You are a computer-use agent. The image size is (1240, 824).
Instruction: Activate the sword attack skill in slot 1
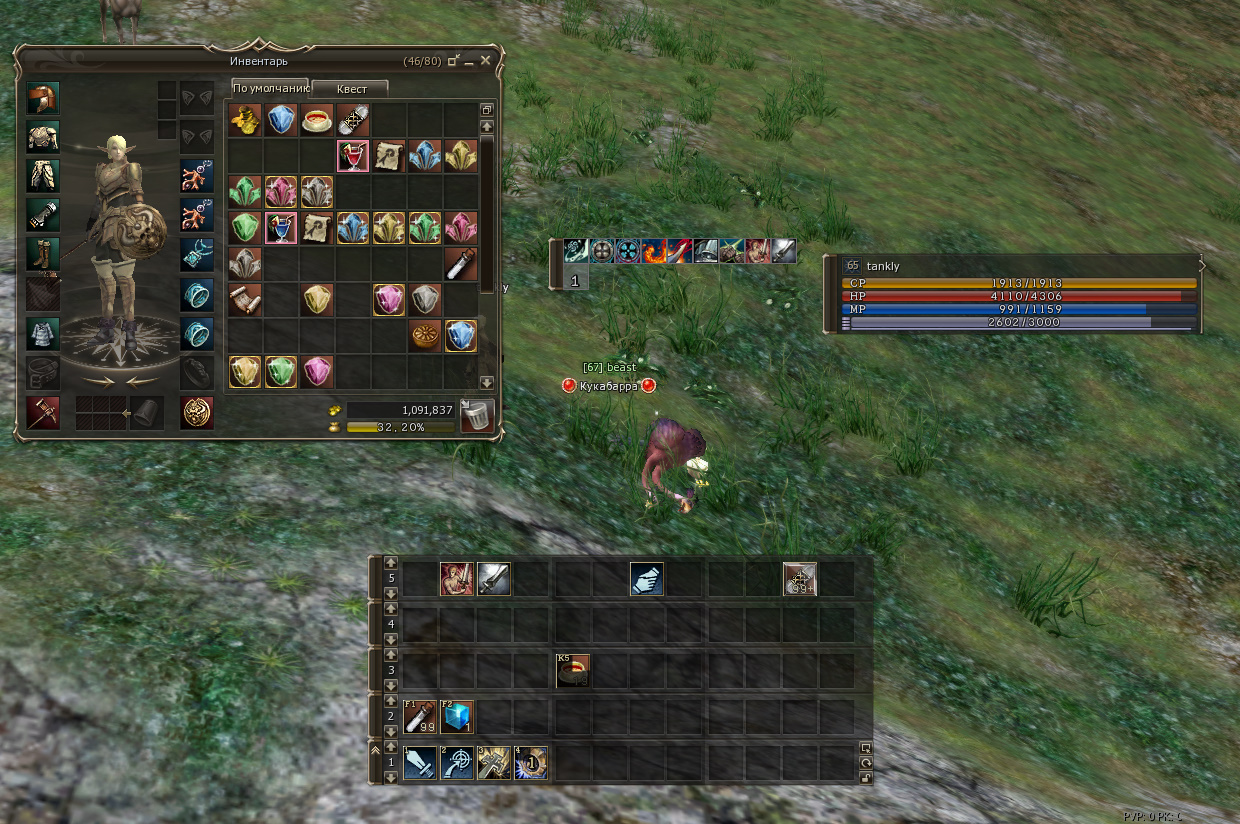(x=420, y=763)
